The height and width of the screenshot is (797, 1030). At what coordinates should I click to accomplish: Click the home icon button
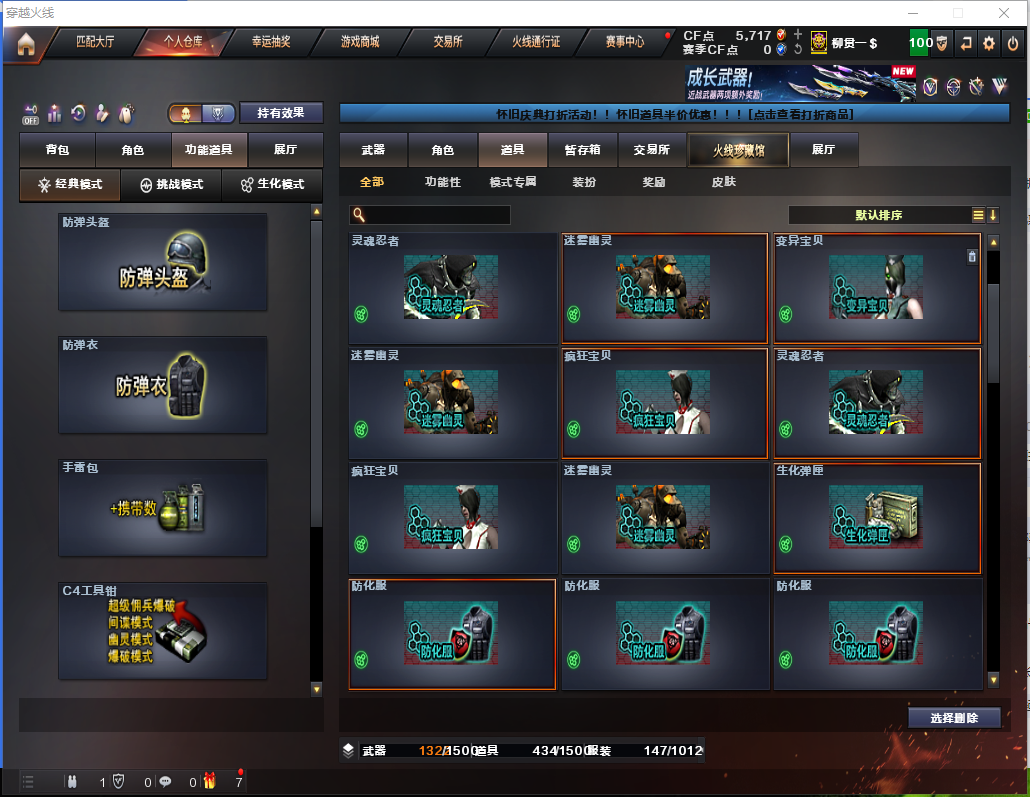(25, 43)
